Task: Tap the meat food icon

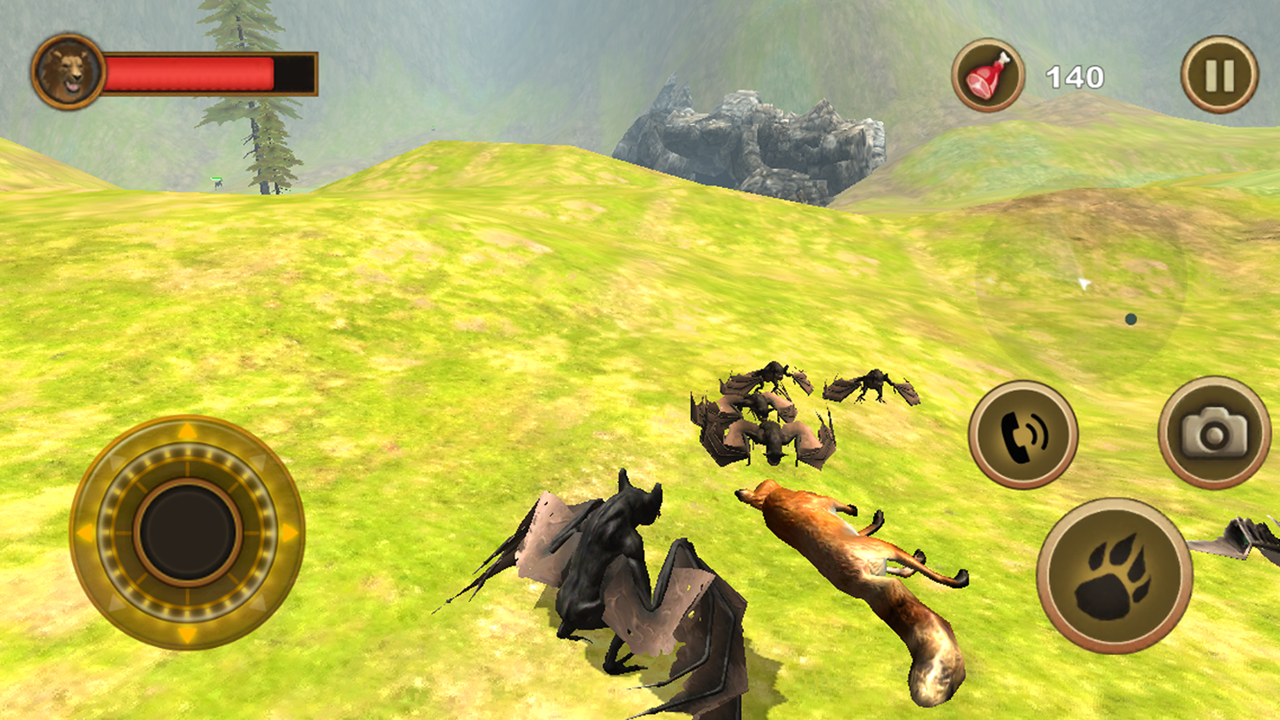Action: coord(988,72)
